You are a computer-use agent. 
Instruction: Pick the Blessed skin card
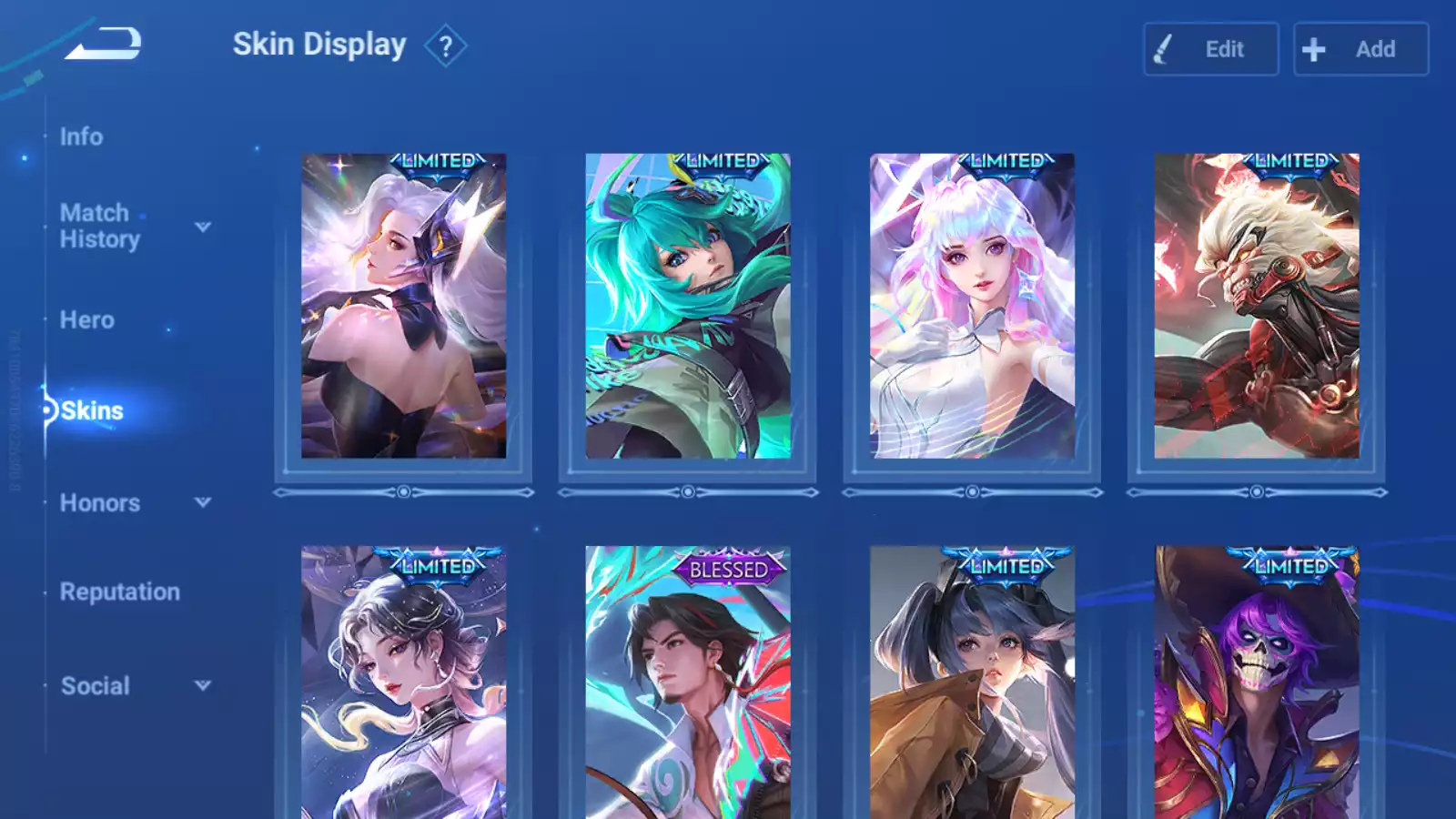pos(688,682)
